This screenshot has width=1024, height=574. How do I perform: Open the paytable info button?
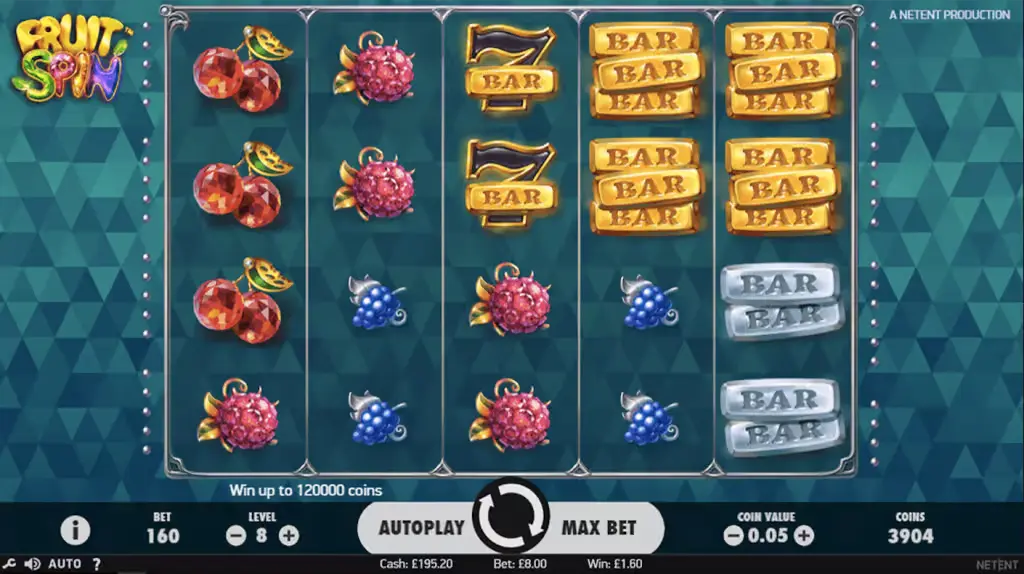75,530
